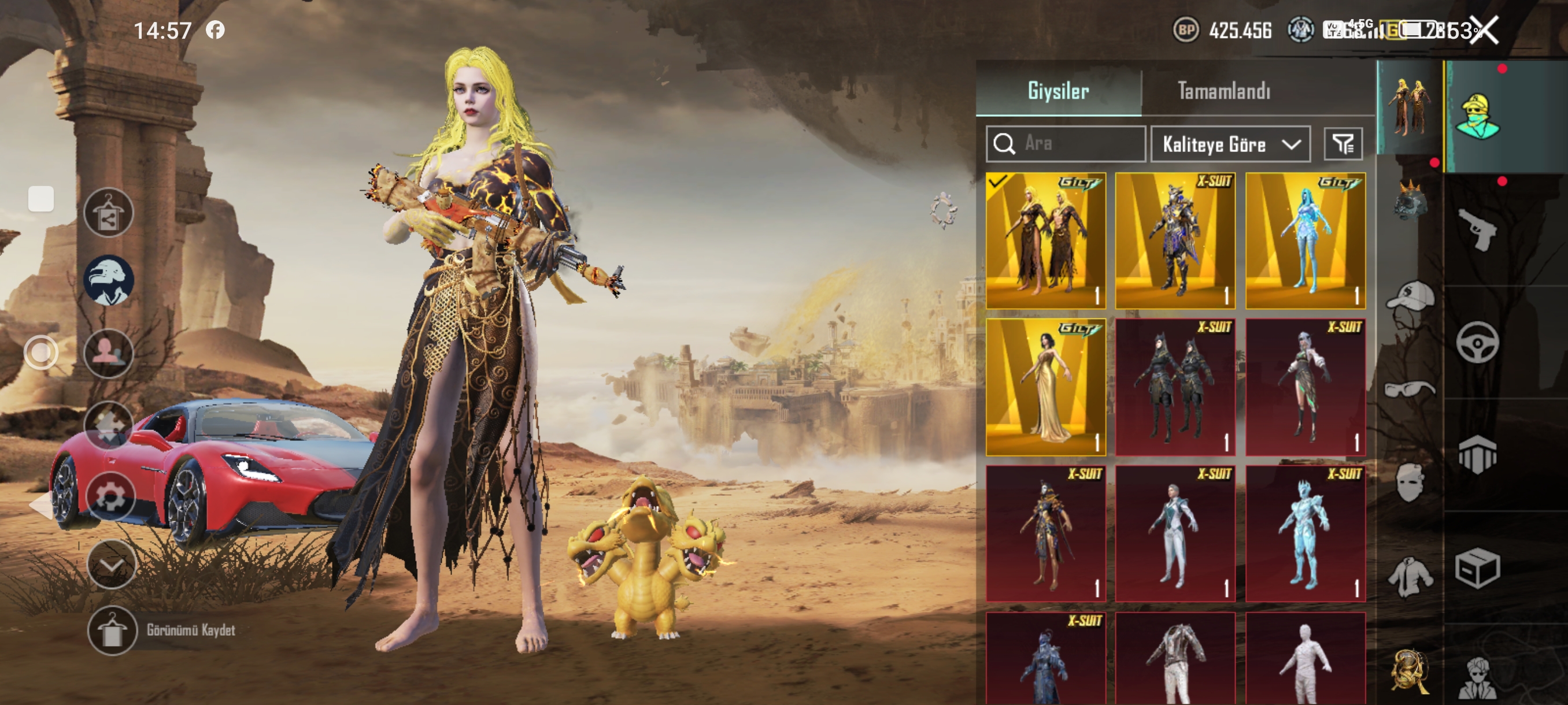Save look with Görünümü Kaydet
The height and width of the screenshot is (705, 1568).
112,631
